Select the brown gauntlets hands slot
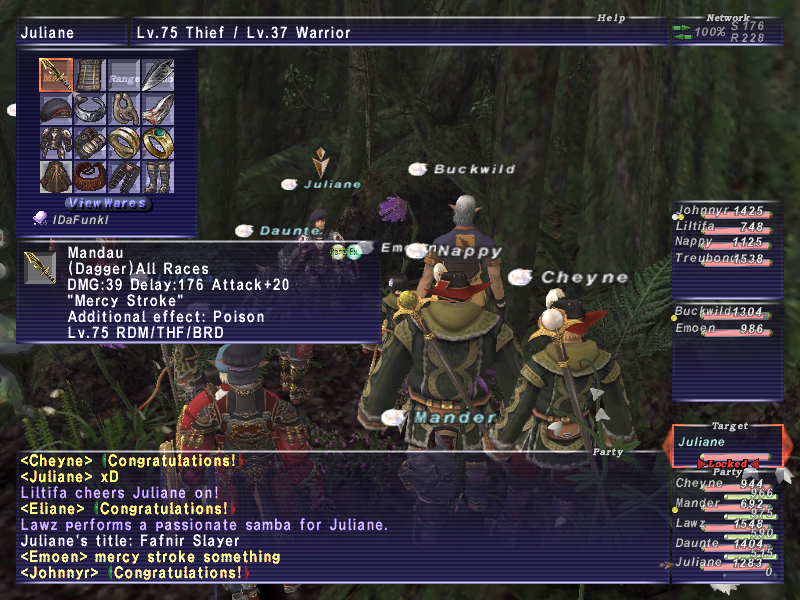The width and height of the screenshot is (800, 600). [x=90, y=143]
